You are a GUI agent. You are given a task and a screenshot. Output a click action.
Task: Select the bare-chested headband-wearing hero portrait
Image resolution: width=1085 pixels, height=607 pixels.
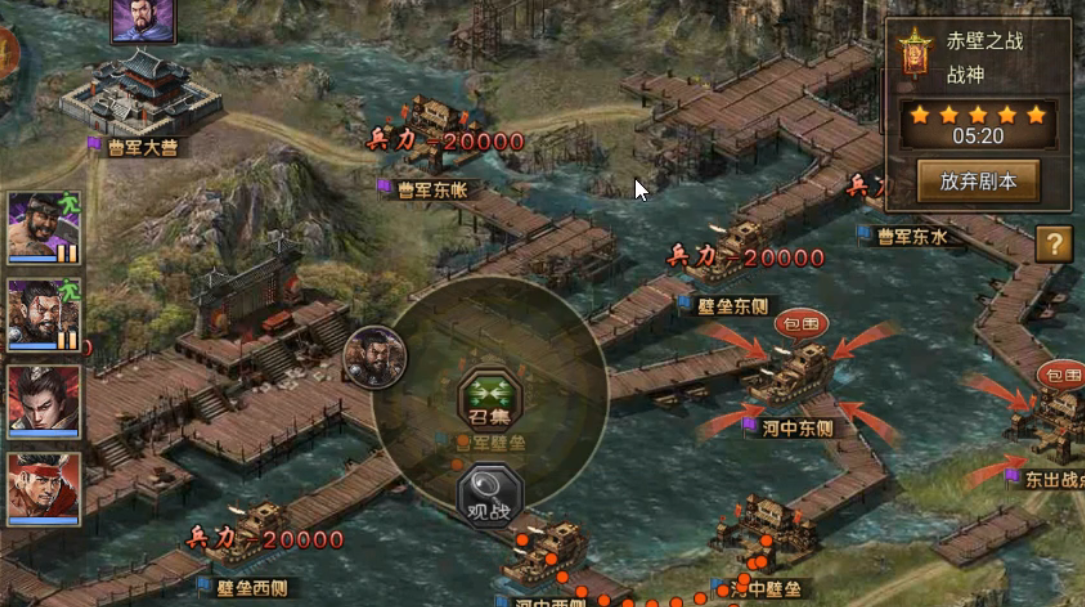44,227
